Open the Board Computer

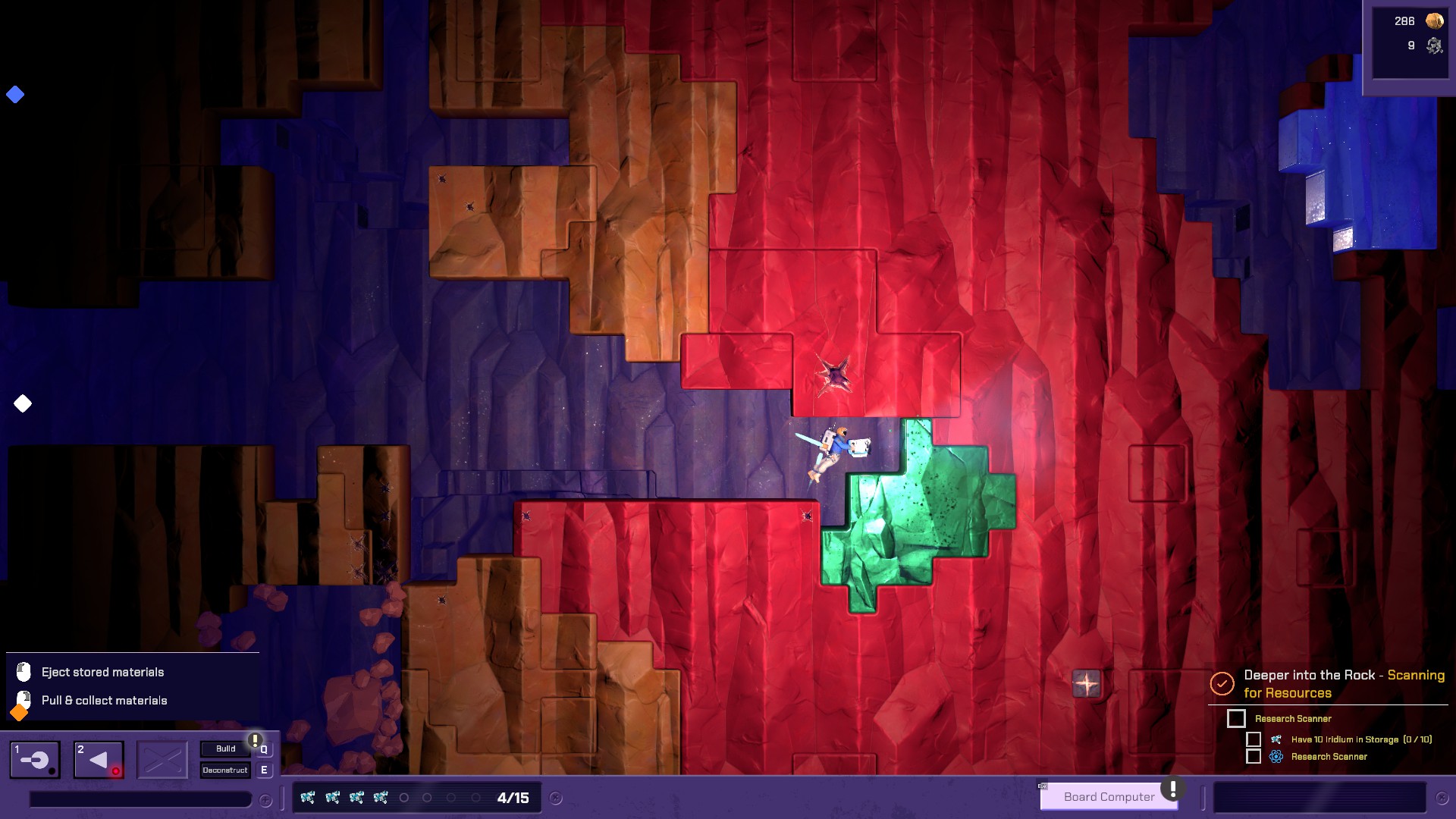coord(1109,796)
